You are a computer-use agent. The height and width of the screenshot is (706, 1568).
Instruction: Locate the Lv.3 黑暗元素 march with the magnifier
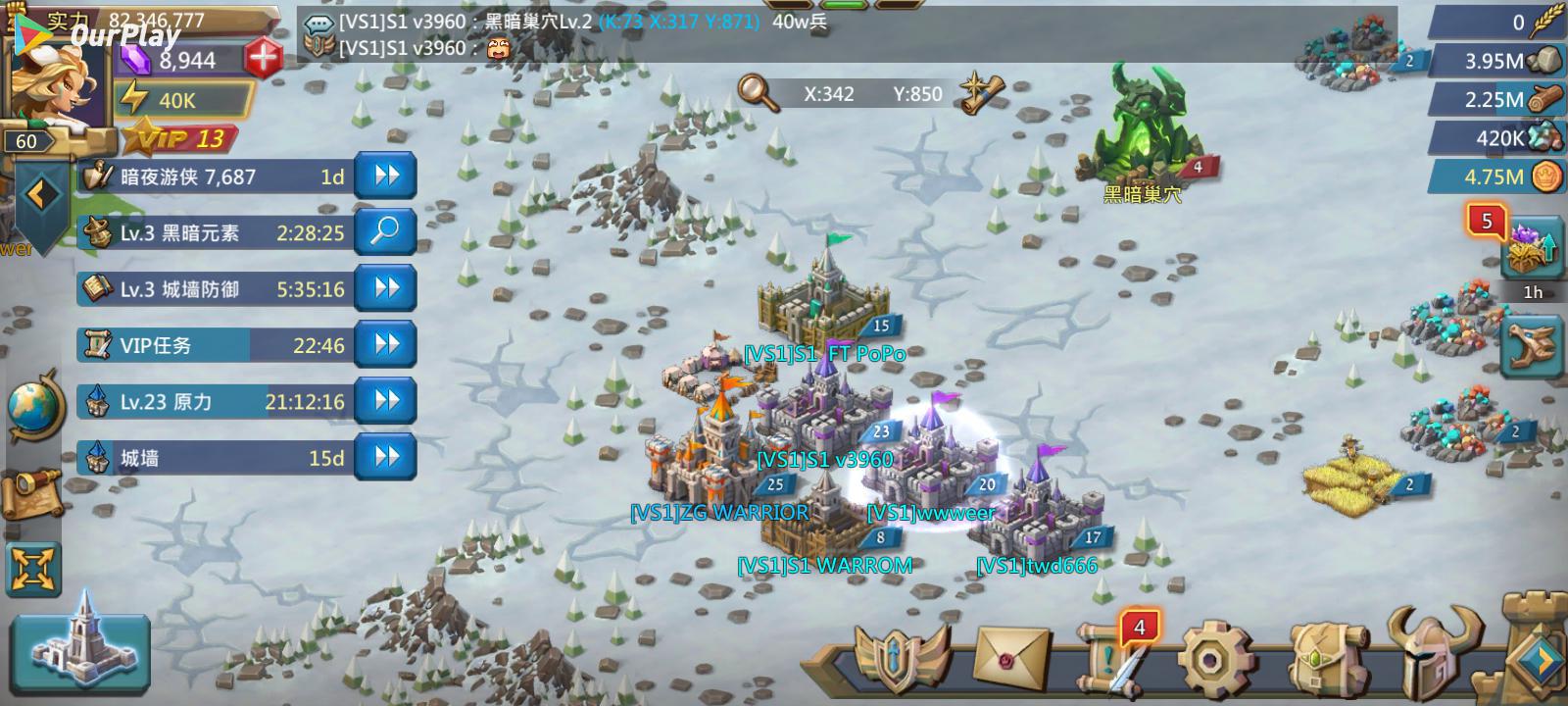(386, 232)
